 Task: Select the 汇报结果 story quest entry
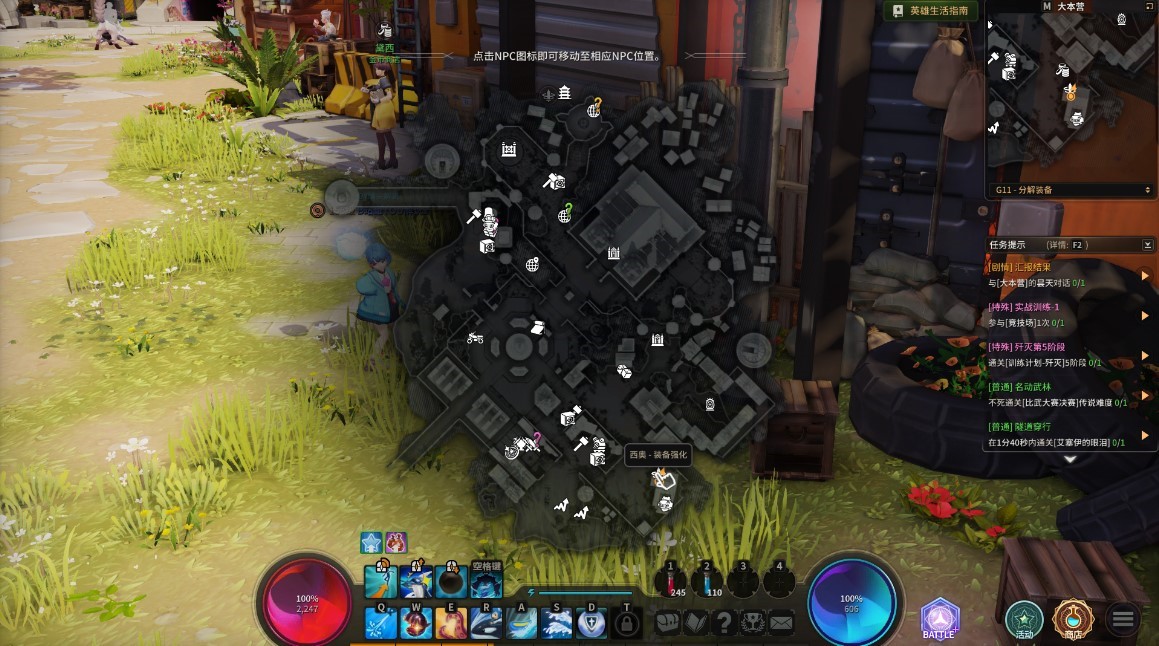(x=1060, y=275)
